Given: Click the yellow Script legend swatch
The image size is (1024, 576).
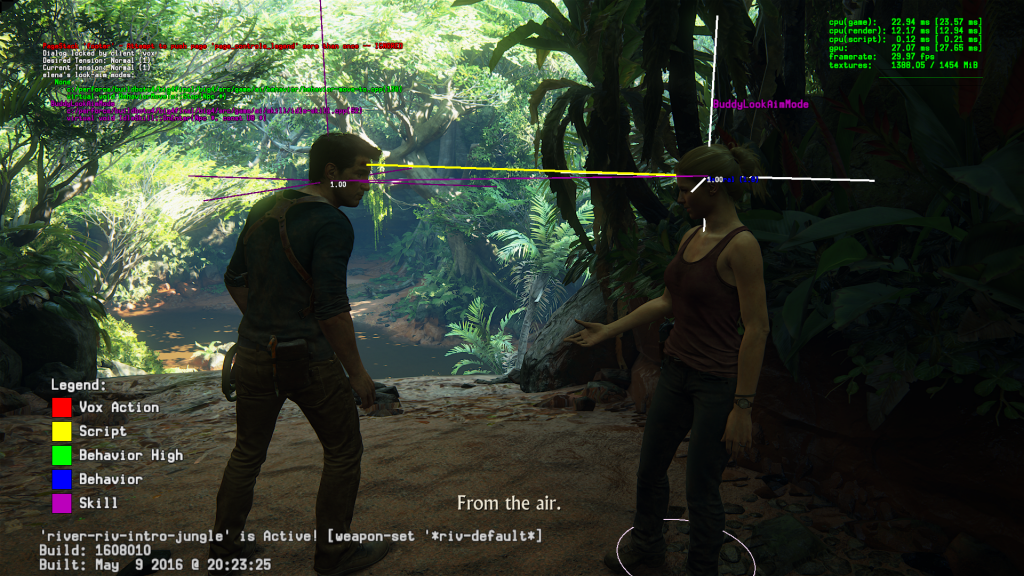Looking at the screenshot, I should pyautogui.click(x=61, y=431).
